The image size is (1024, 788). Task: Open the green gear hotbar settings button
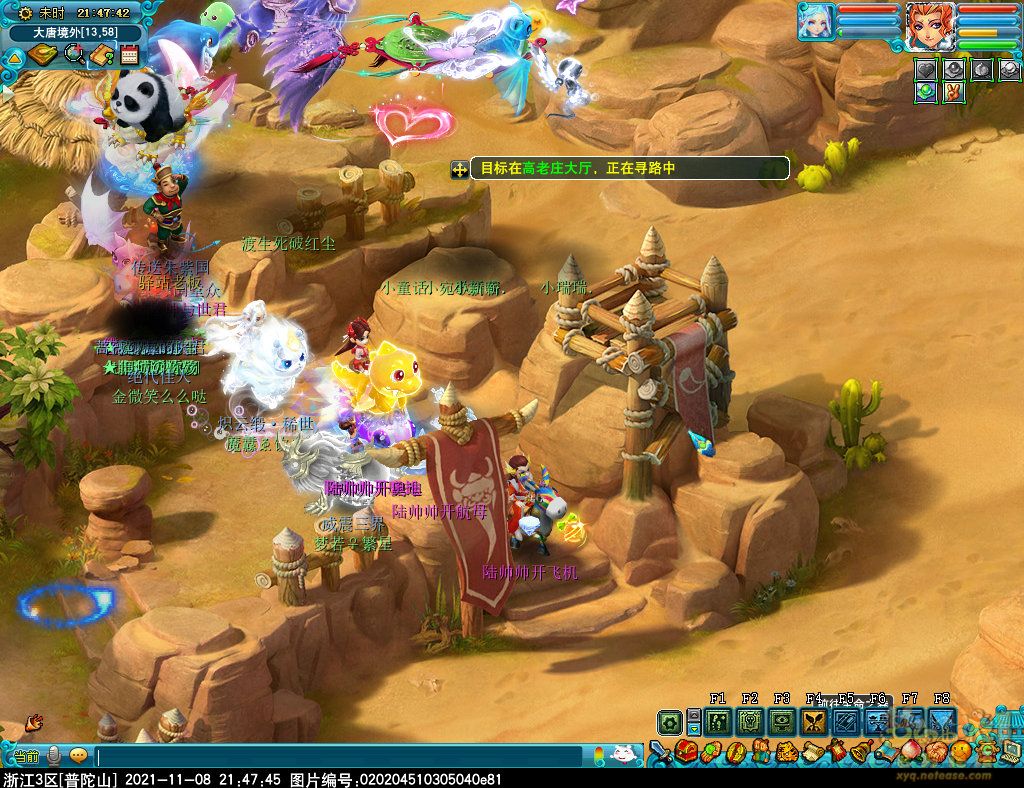coord(669,722)
